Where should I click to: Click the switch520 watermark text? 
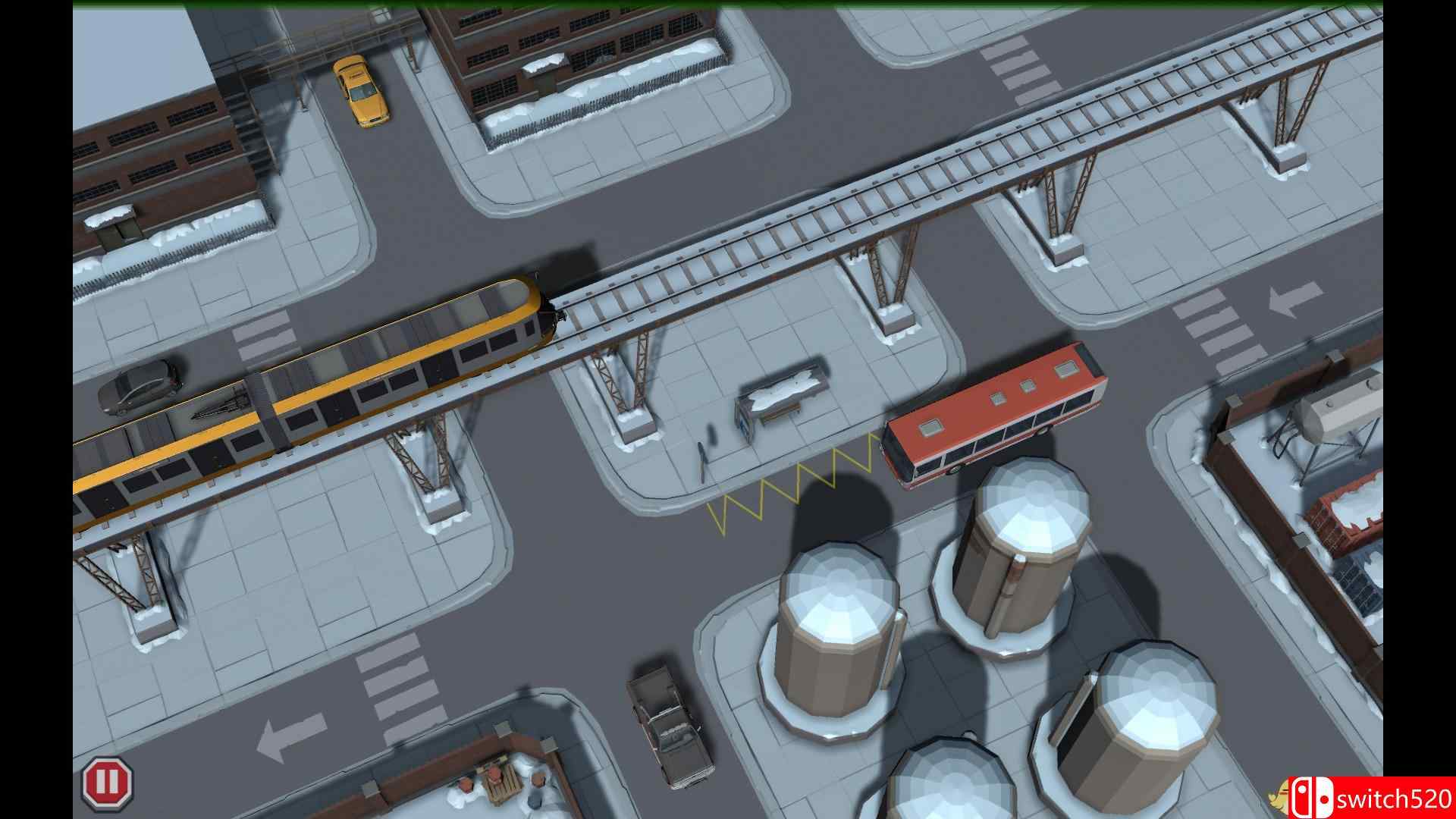pyautogui.click(x=1395, y=797)
